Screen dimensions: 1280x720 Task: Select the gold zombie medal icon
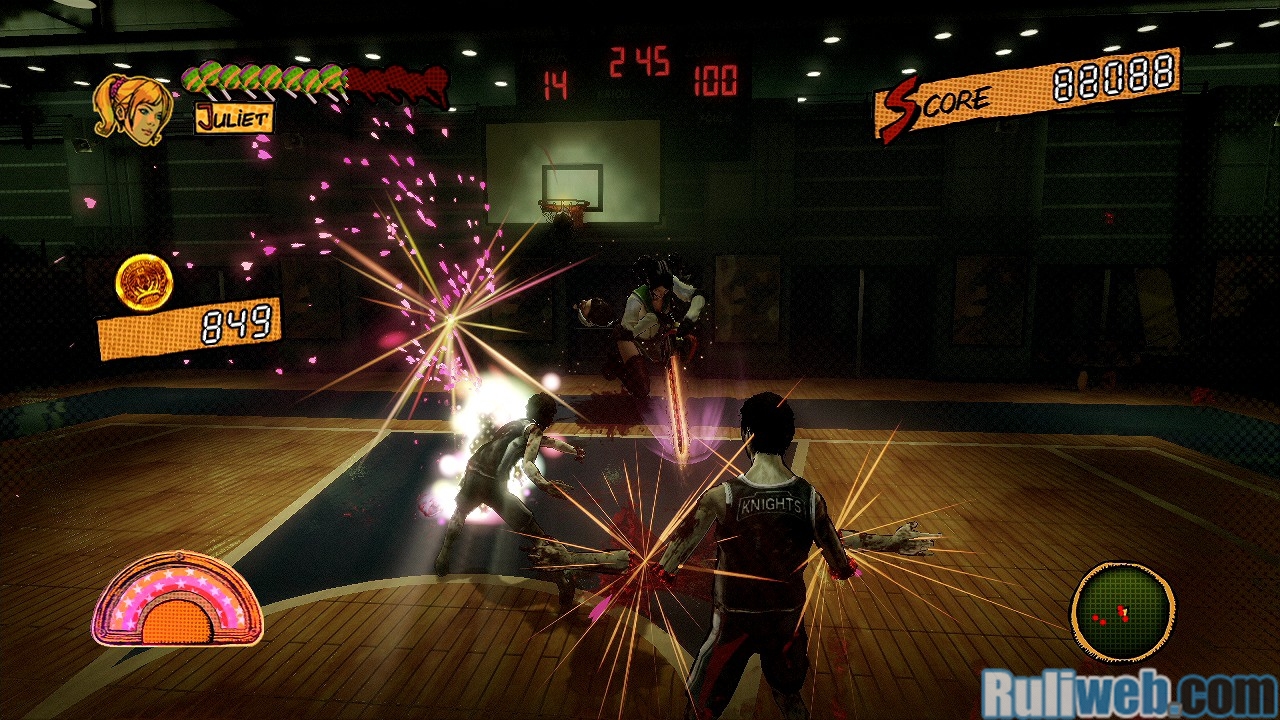click(144, 282)
